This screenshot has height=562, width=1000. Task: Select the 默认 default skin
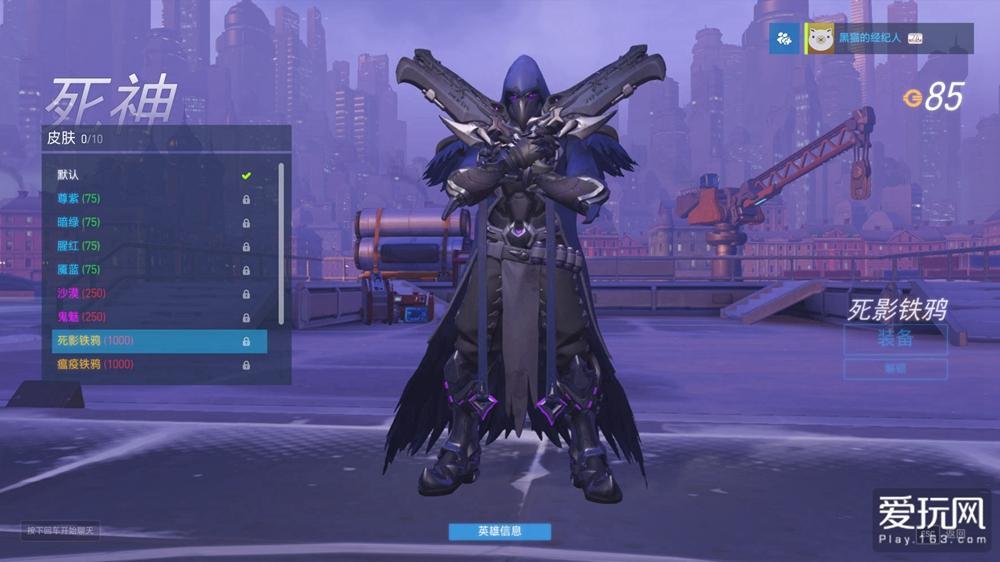coord(150,175)
